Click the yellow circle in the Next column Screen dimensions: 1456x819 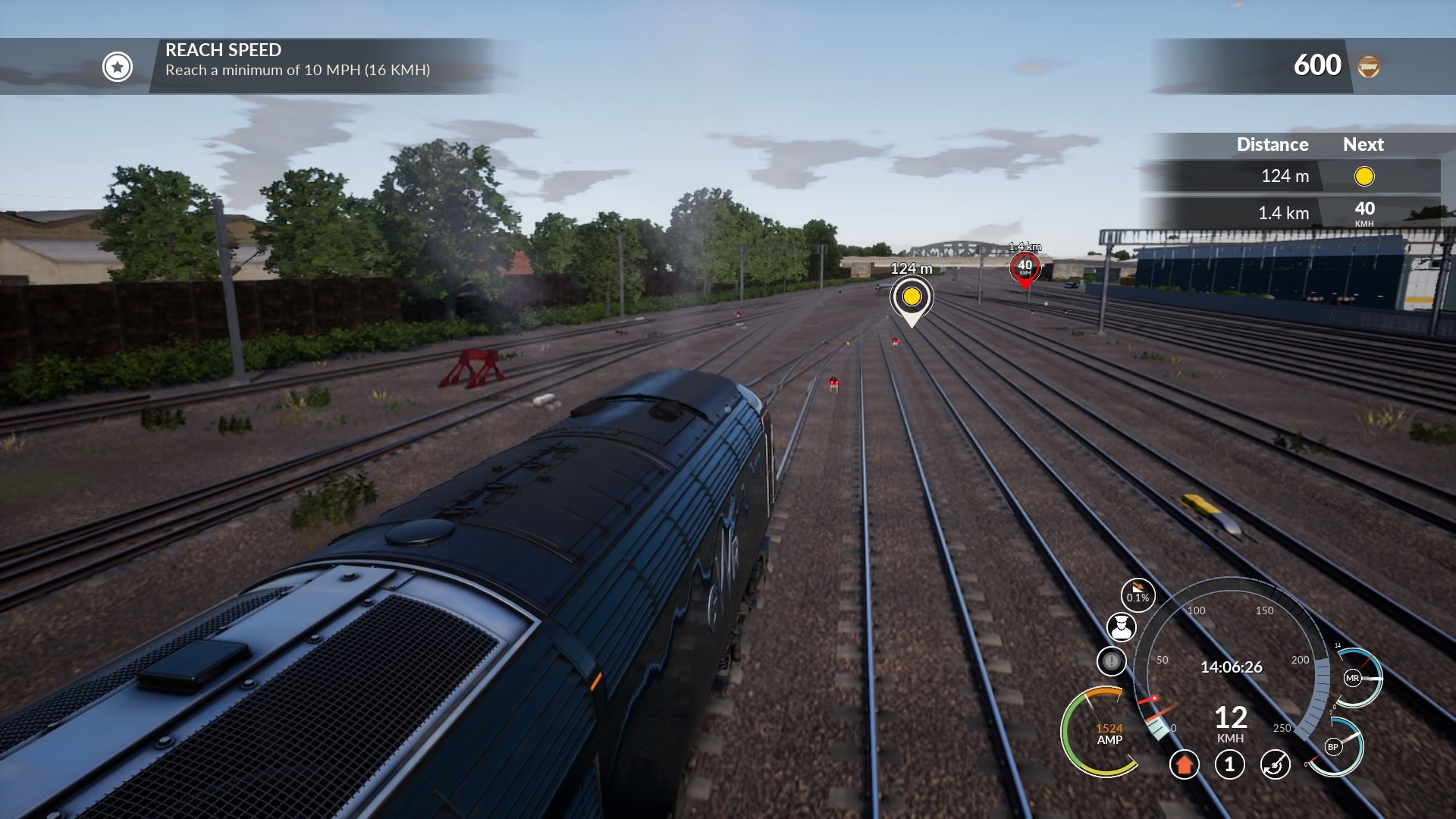(1365, 177)
